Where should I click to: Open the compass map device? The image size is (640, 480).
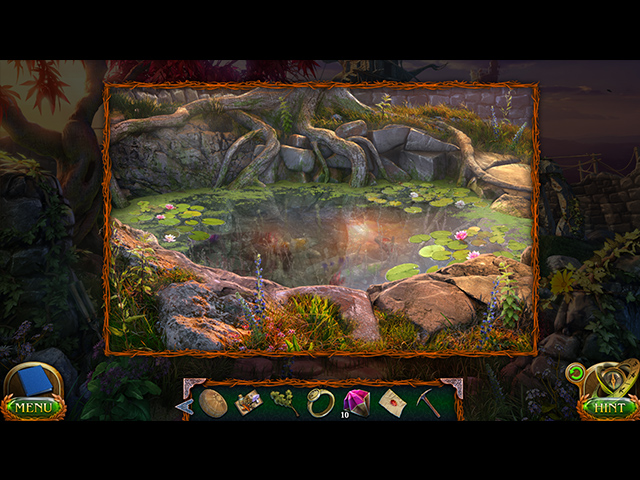[x=610, y=378]
